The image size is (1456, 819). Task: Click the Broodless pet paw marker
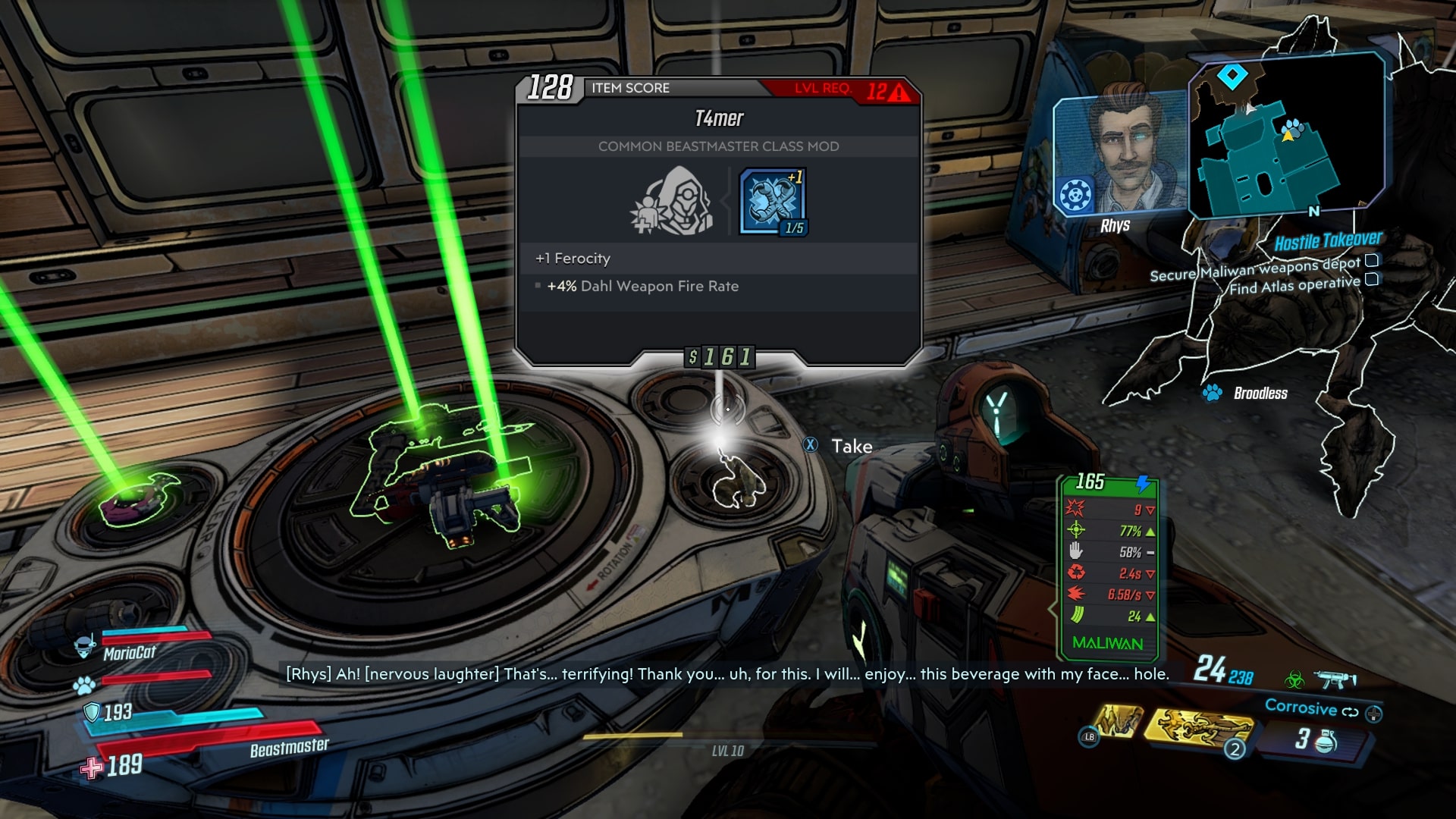pyautogui.click(x=1212, y=393)
